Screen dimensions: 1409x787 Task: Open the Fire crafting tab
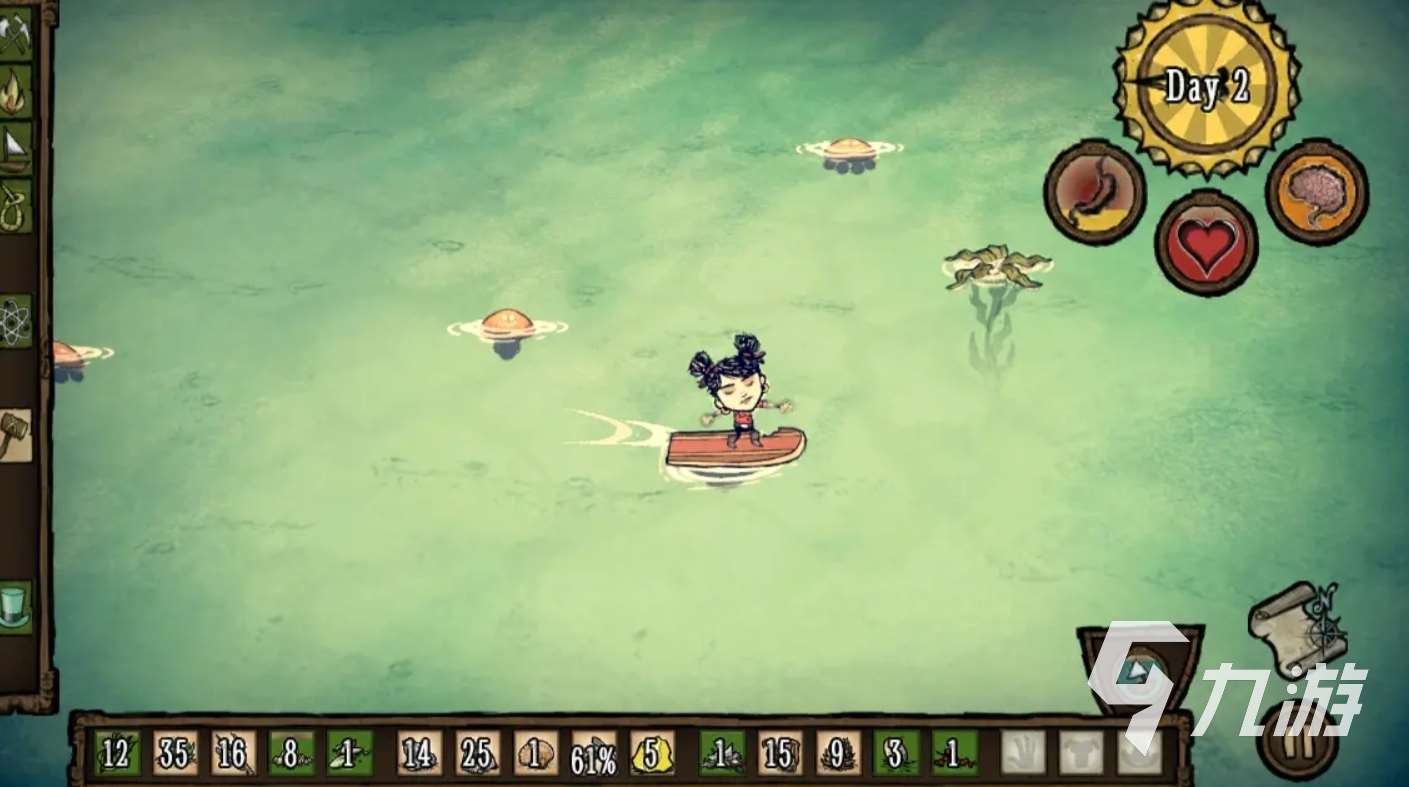point(16,91)
